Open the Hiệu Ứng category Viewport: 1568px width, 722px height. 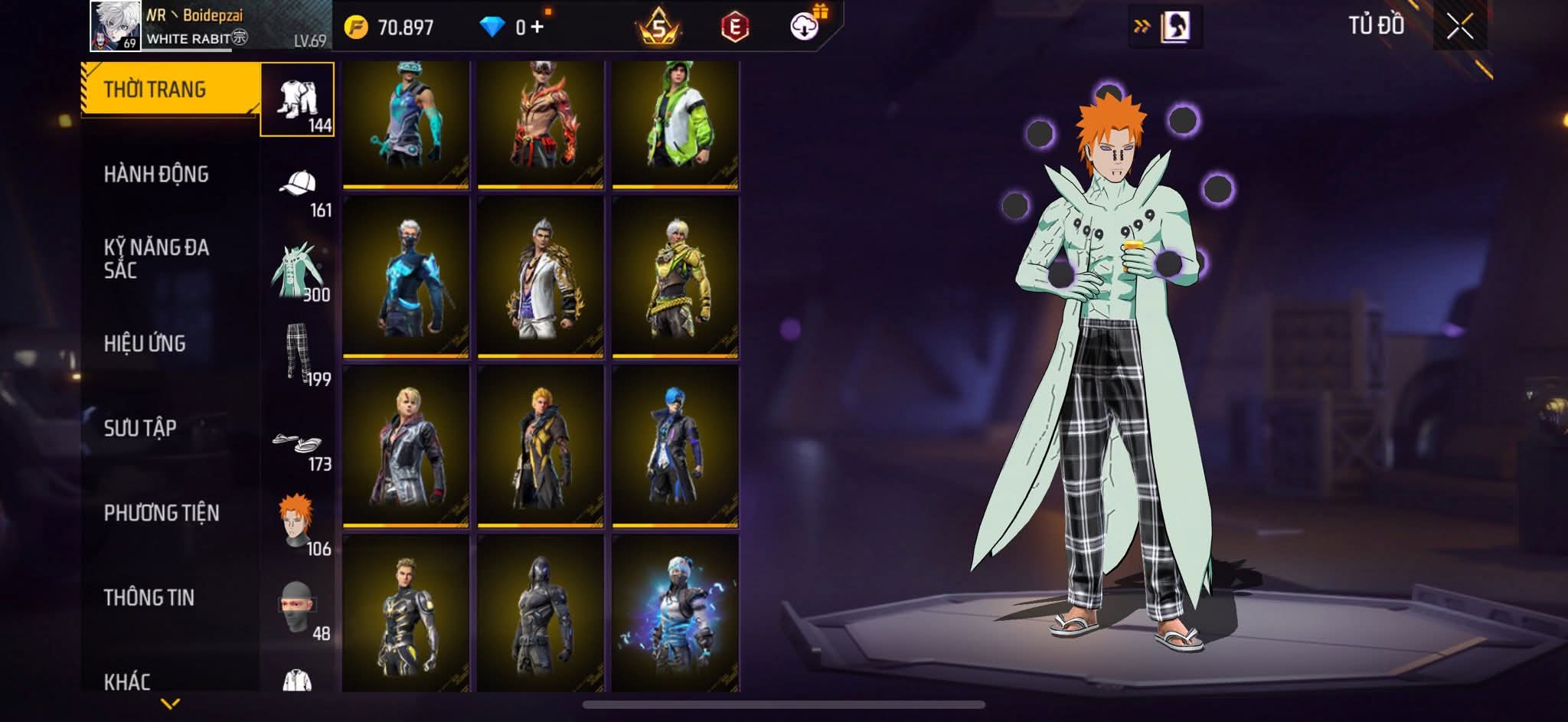[145, 344]
